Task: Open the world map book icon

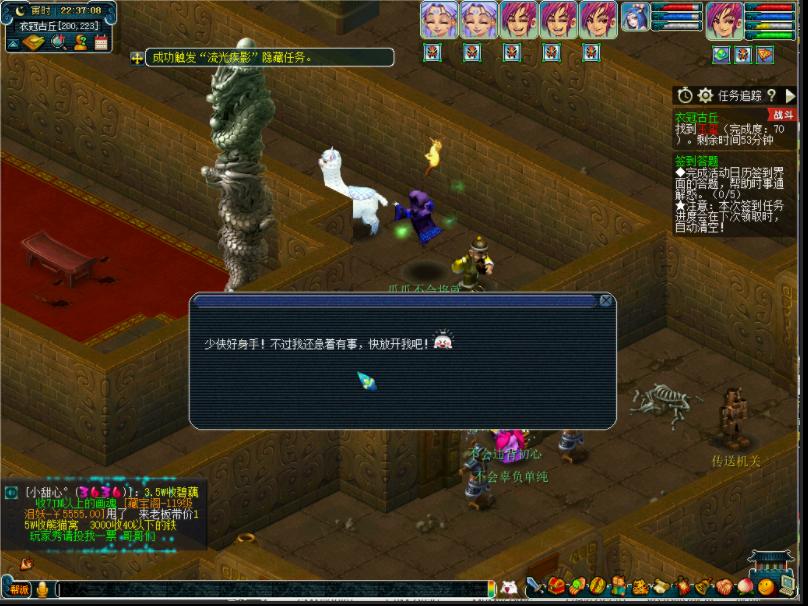Action: (x=34, y=42)
